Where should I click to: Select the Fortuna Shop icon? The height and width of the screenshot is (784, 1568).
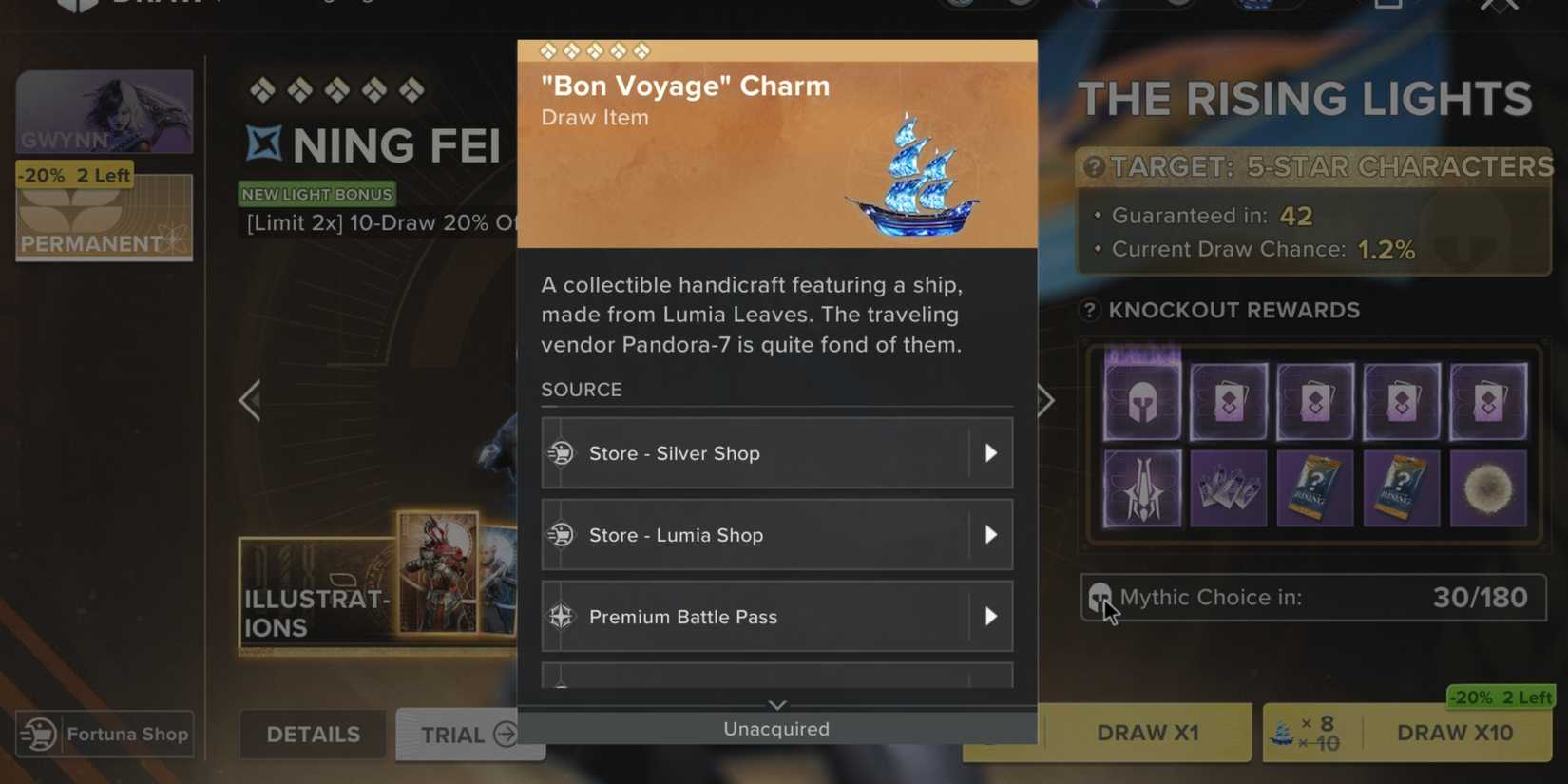(38, 734)
